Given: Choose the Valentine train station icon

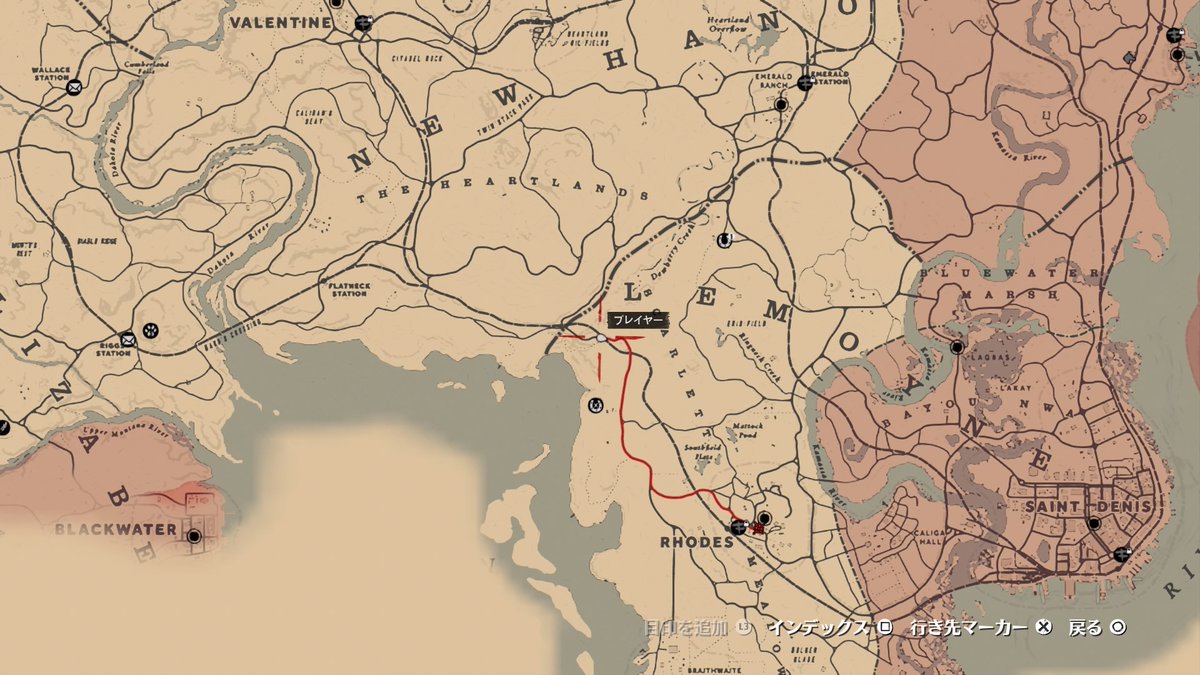Looking at the screenshot, I should (x=363, y=21).
